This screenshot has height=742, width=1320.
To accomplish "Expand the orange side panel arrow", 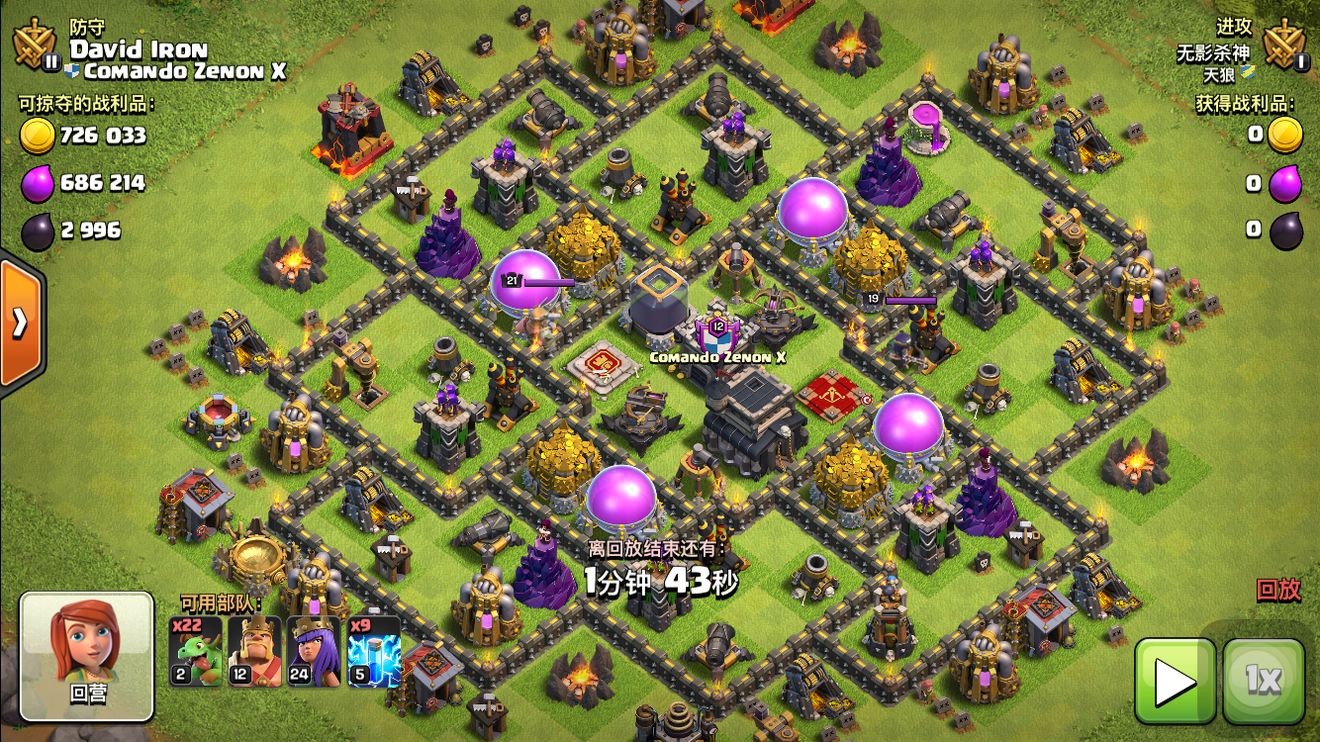I will [x=20, y=322].
